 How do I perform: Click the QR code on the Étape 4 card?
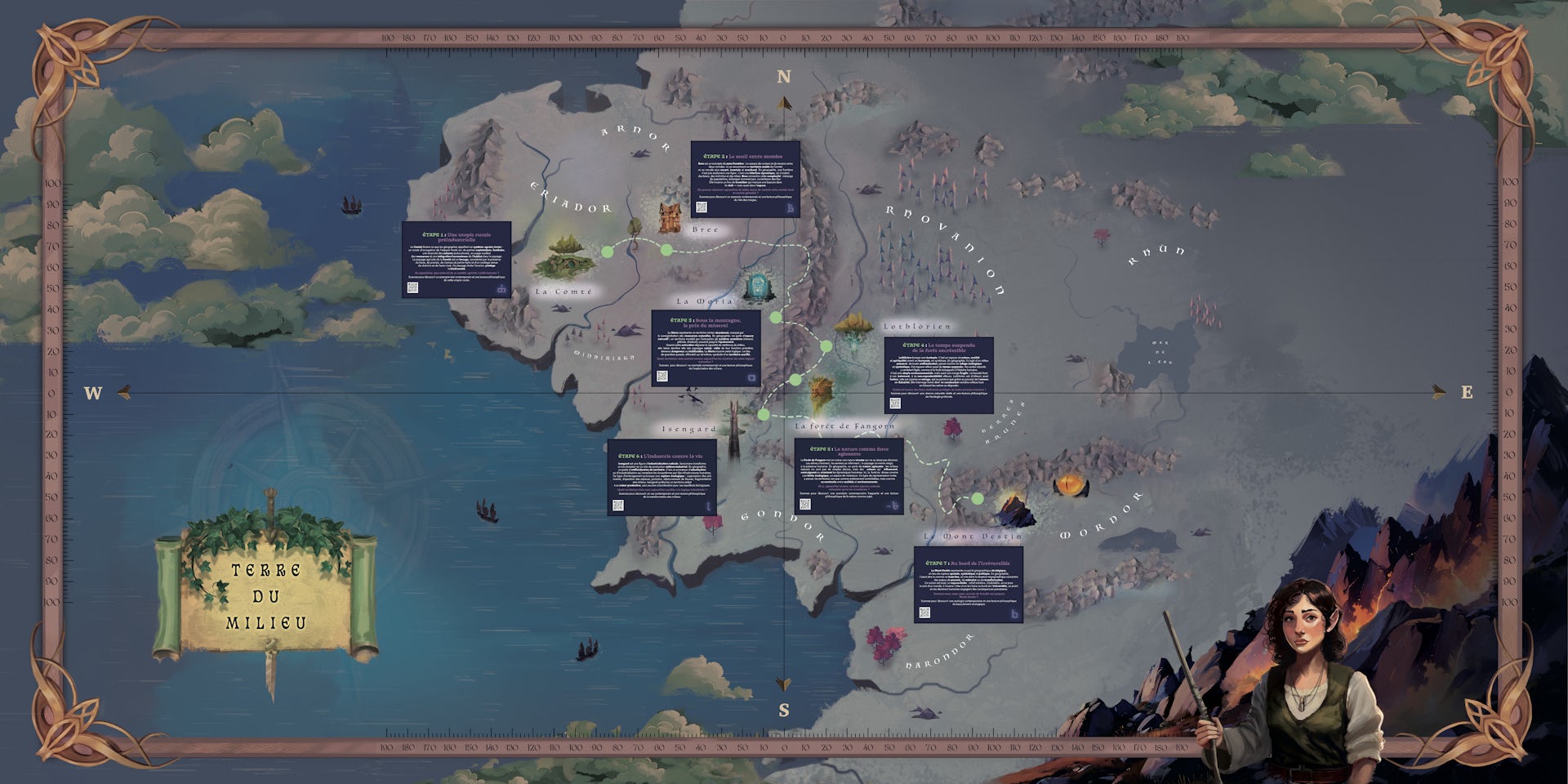point(895,403)
